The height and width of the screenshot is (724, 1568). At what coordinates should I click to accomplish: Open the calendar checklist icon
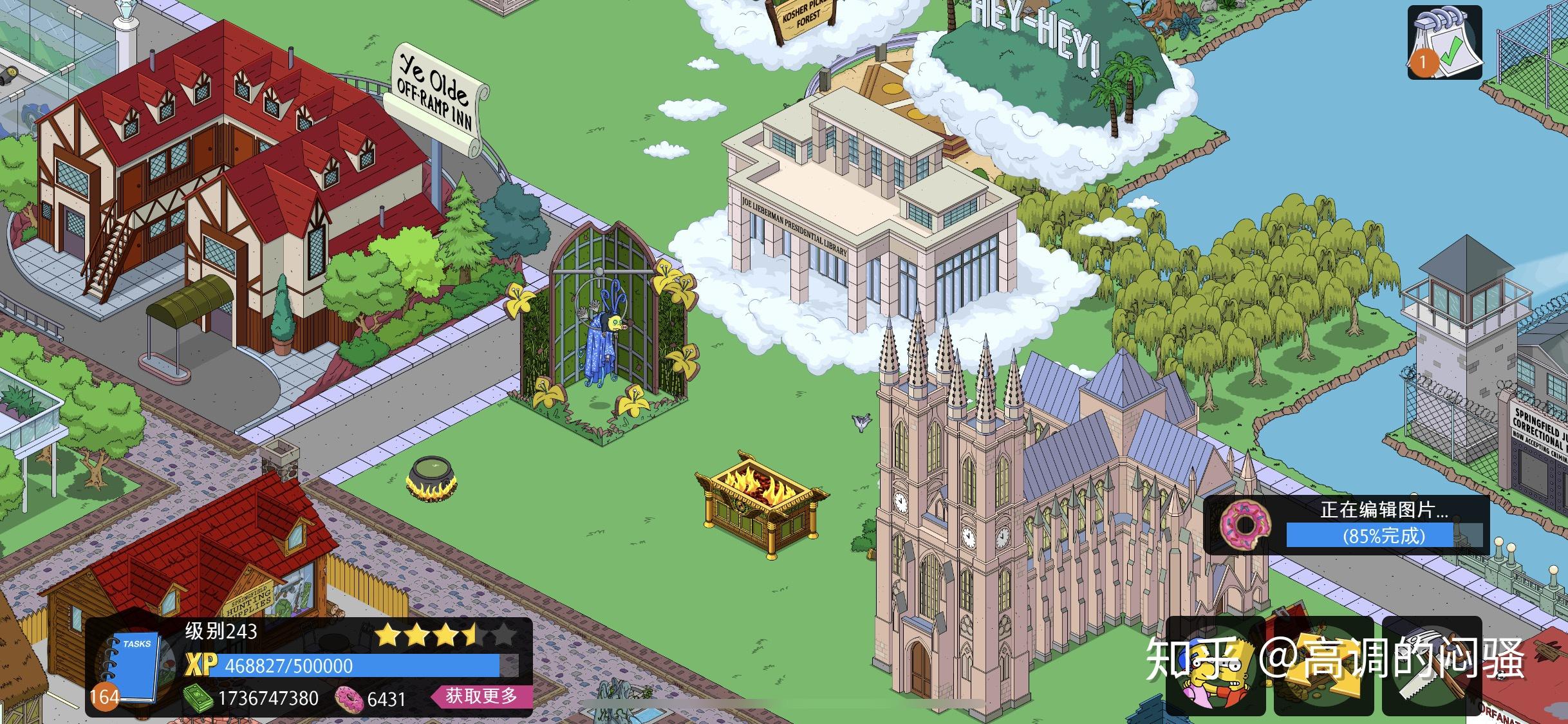point(1444,42)
